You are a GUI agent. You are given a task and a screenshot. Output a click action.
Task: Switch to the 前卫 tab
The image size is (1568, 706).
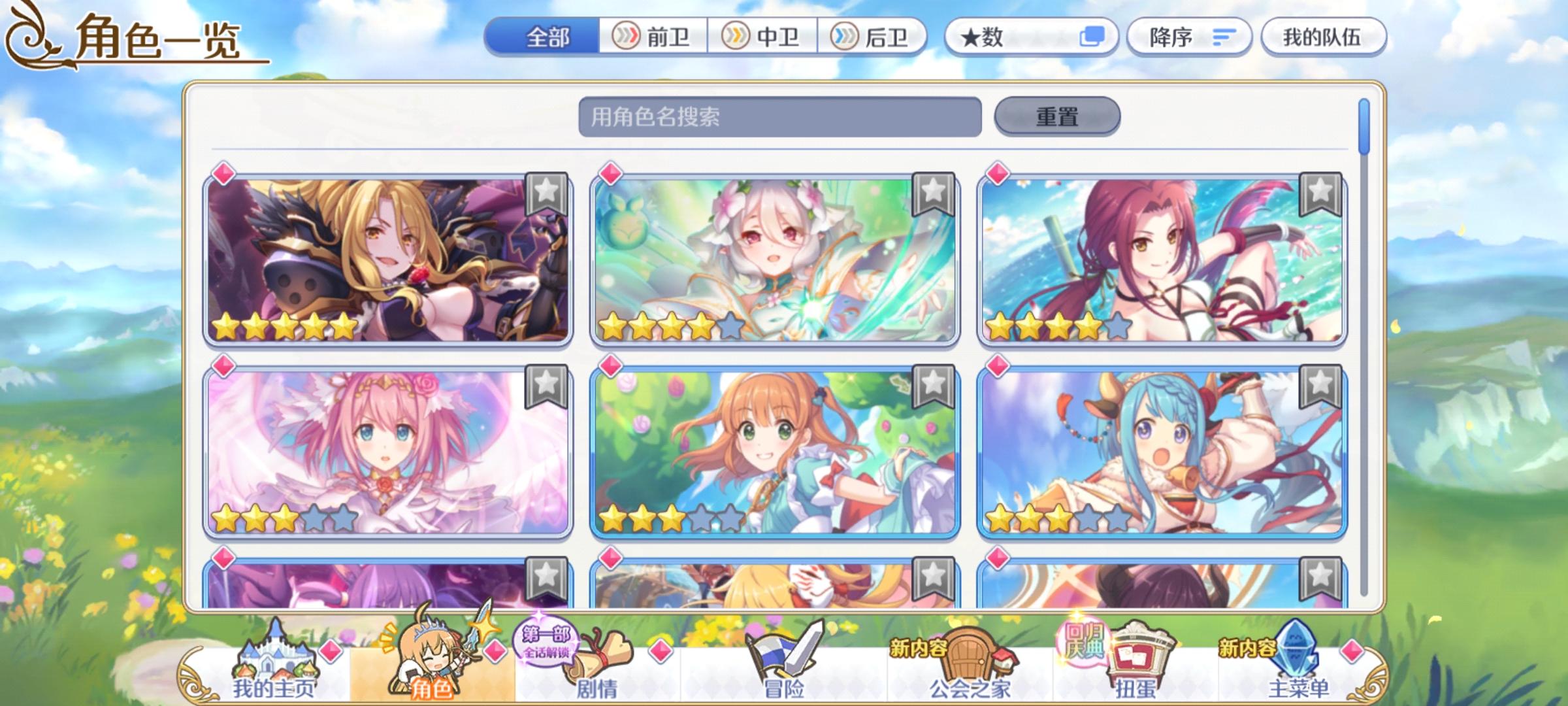coord(651,37)
